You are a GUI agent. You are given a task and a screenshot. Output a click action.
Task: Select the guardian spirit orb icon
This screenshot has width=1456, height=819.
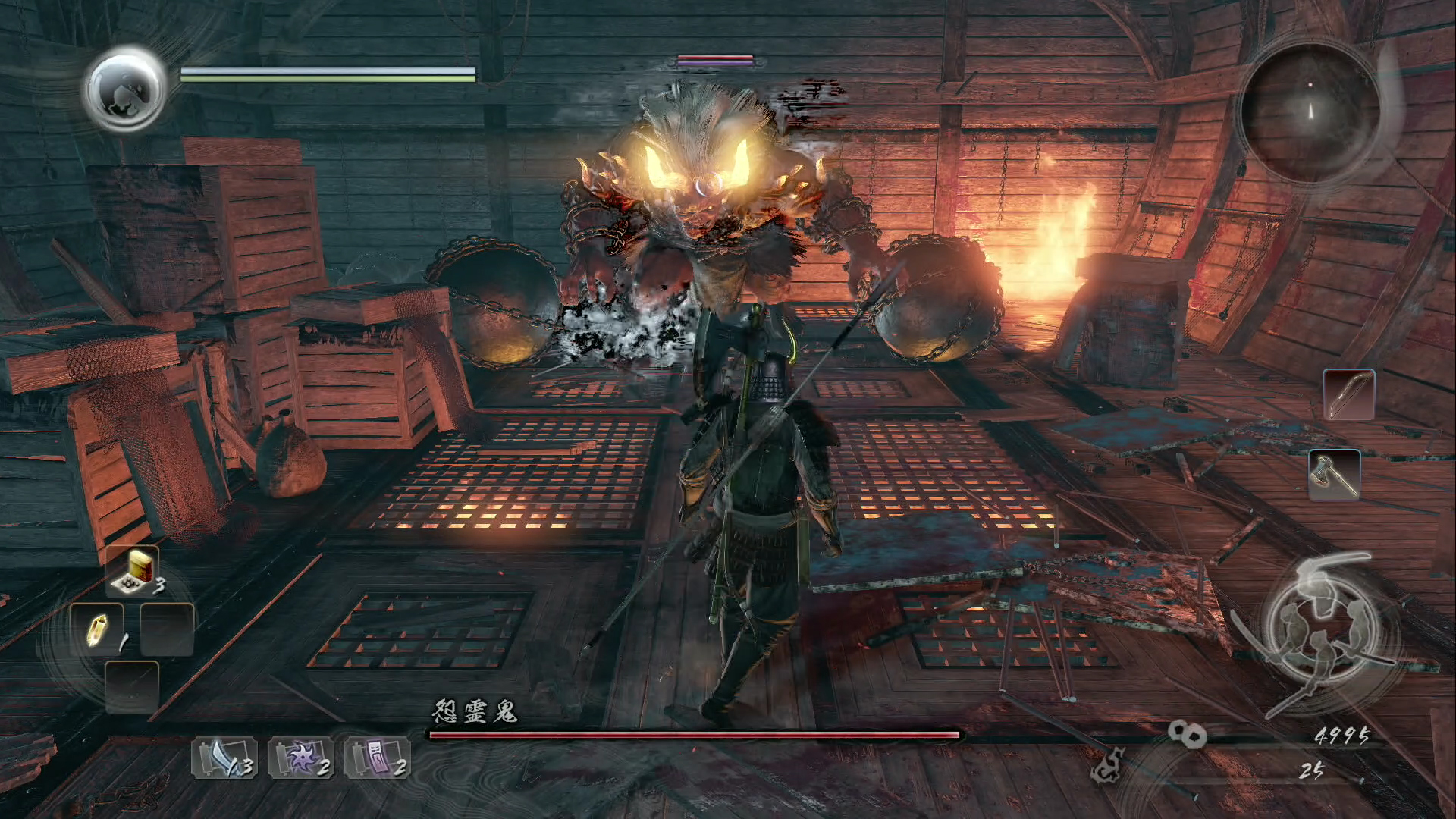click(x=125, y=89)
